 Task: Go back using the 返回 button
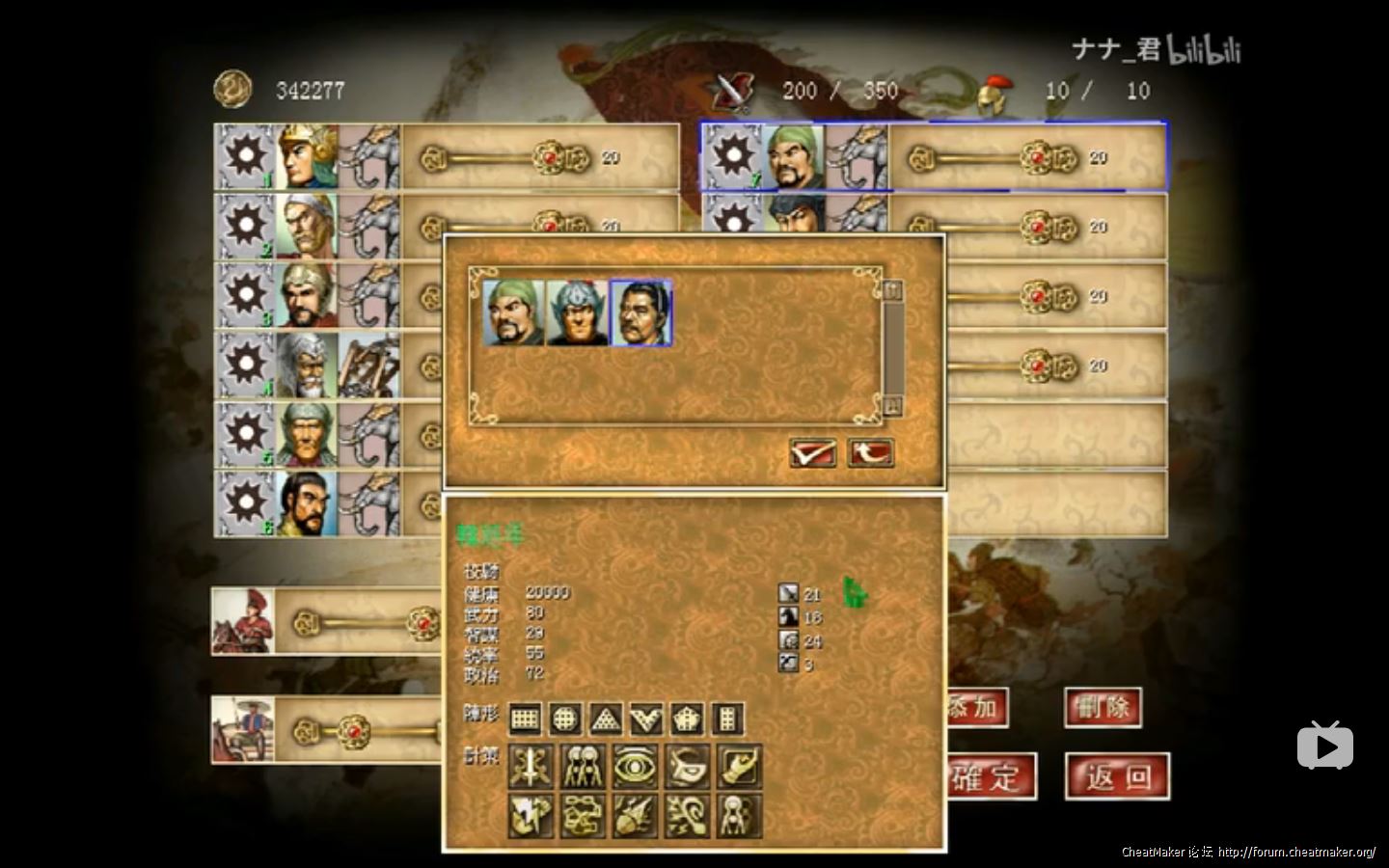coord(1117,776)
